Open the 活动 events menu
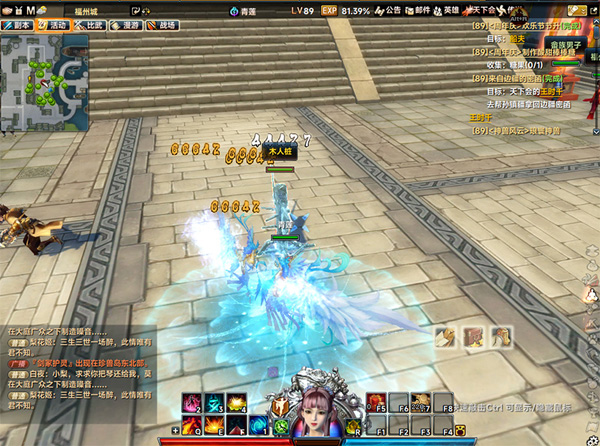Image resolution: width=600 pixels, height=446 pixels. pos(53,24)
